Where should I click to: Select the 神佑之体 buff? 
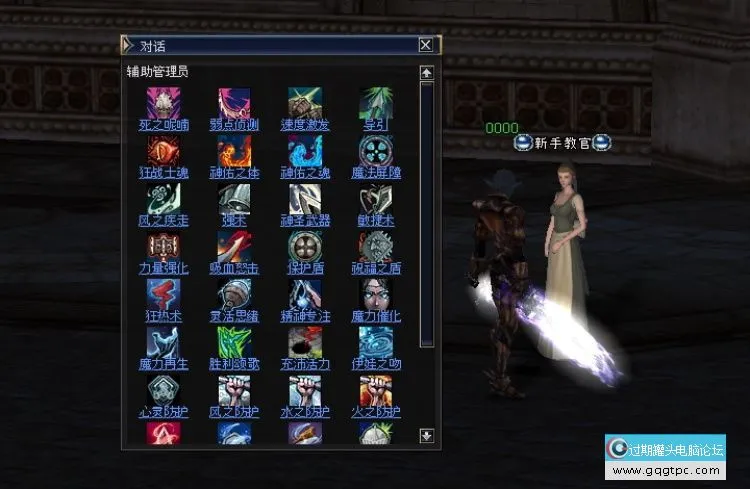(x=235, y=173)
